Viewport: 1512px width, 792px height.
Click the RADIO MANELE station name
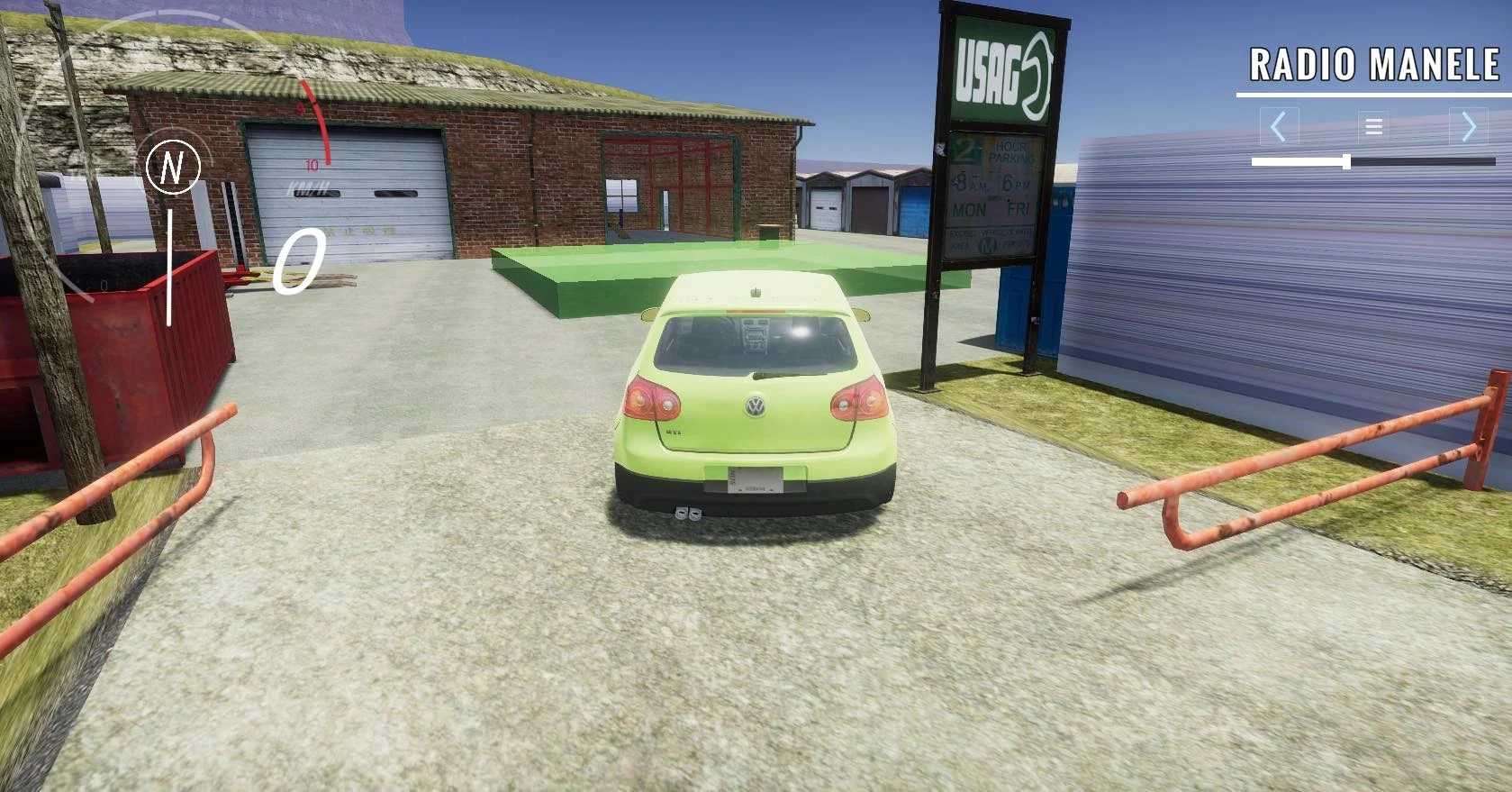pos(1375,63)
